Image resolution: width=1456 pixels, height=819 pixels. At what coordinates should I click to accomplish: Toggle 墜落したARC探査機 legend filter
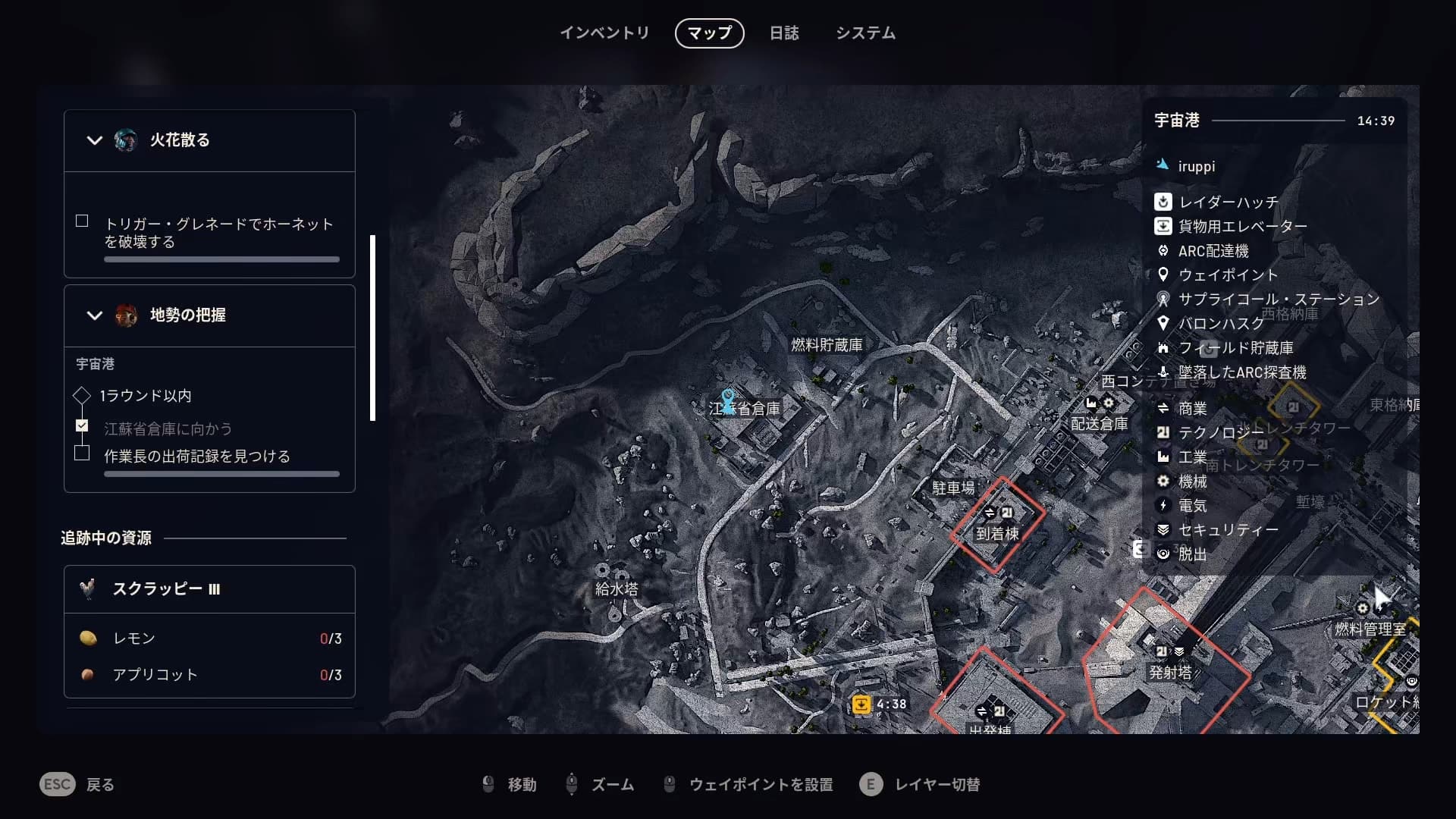(x=1241, y=372)
